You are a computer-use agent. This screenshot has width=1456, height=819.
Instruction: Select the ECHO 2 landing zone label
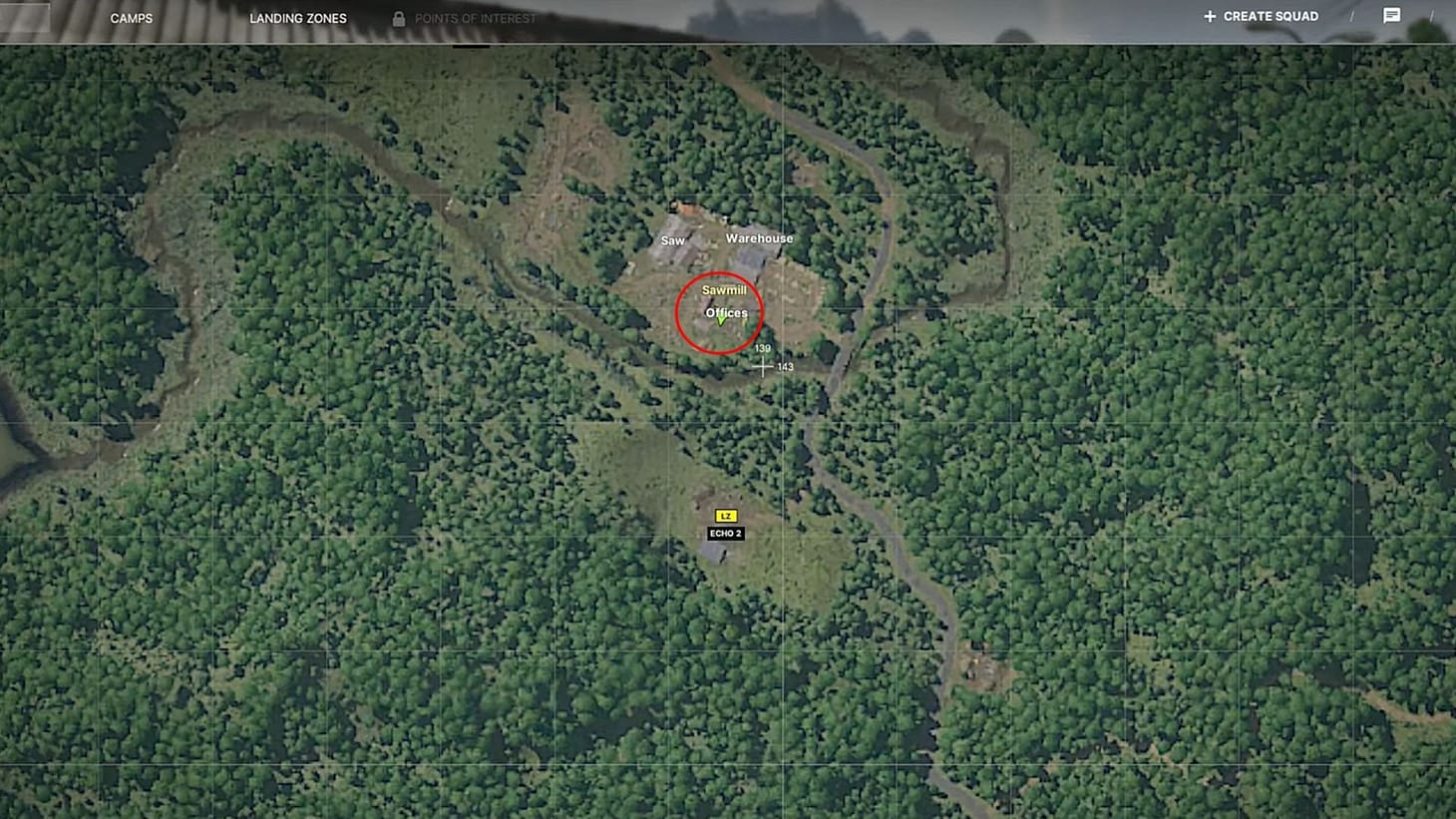pyautogui.click(x=726, y=533)
